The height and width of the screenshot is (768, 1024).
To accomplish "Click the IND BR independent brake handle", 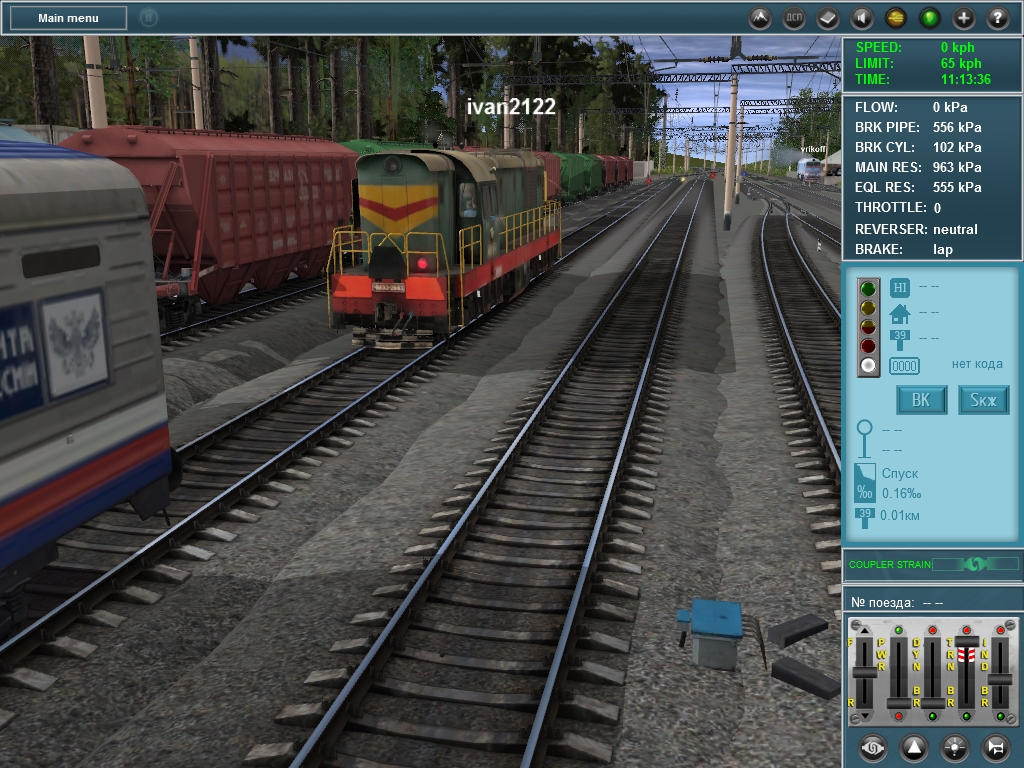I will (1000, 679).
